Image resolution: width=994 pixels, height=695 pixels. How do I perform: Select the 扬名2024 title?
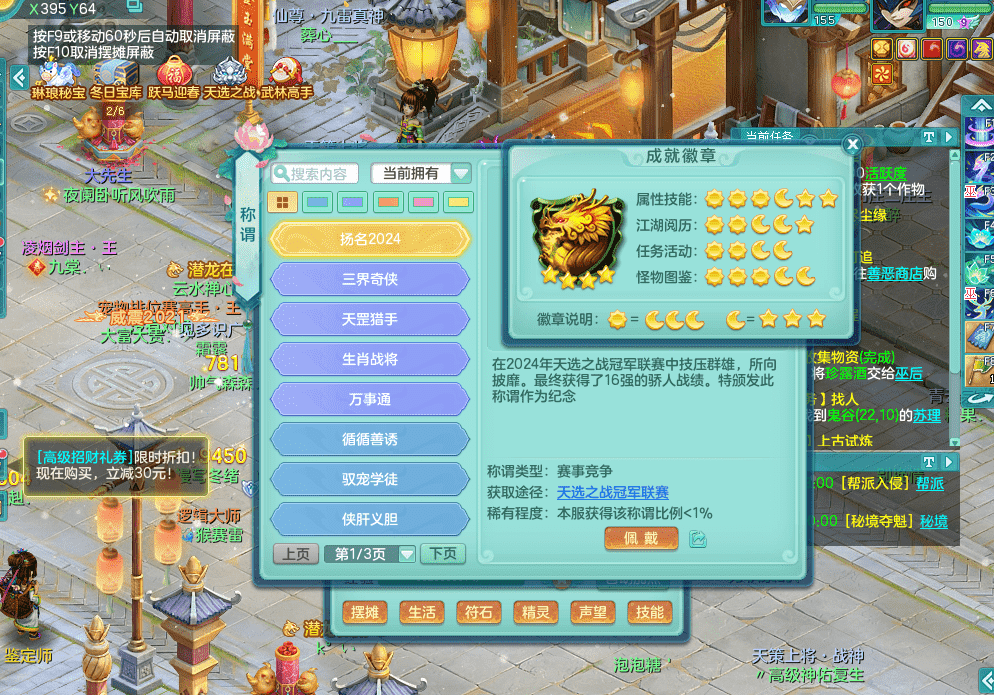coord(370,239)
